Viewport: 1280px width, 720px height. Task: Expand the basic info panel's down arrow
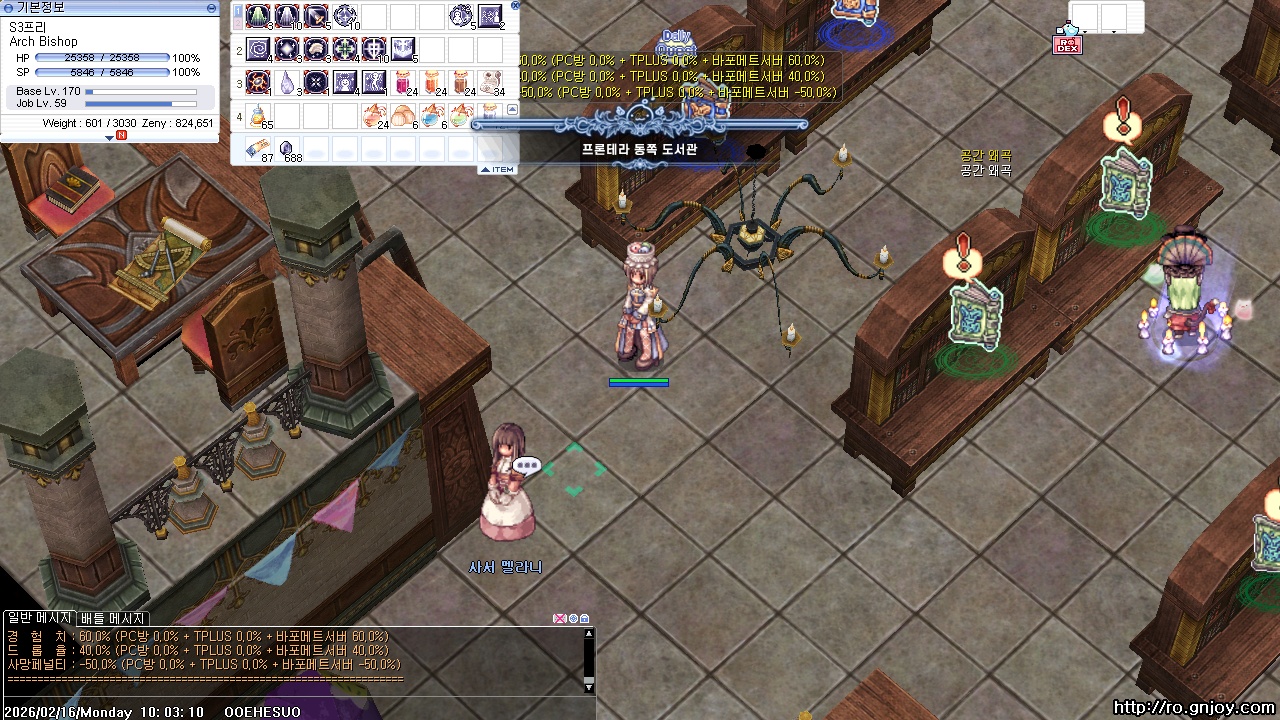(110, 138)
